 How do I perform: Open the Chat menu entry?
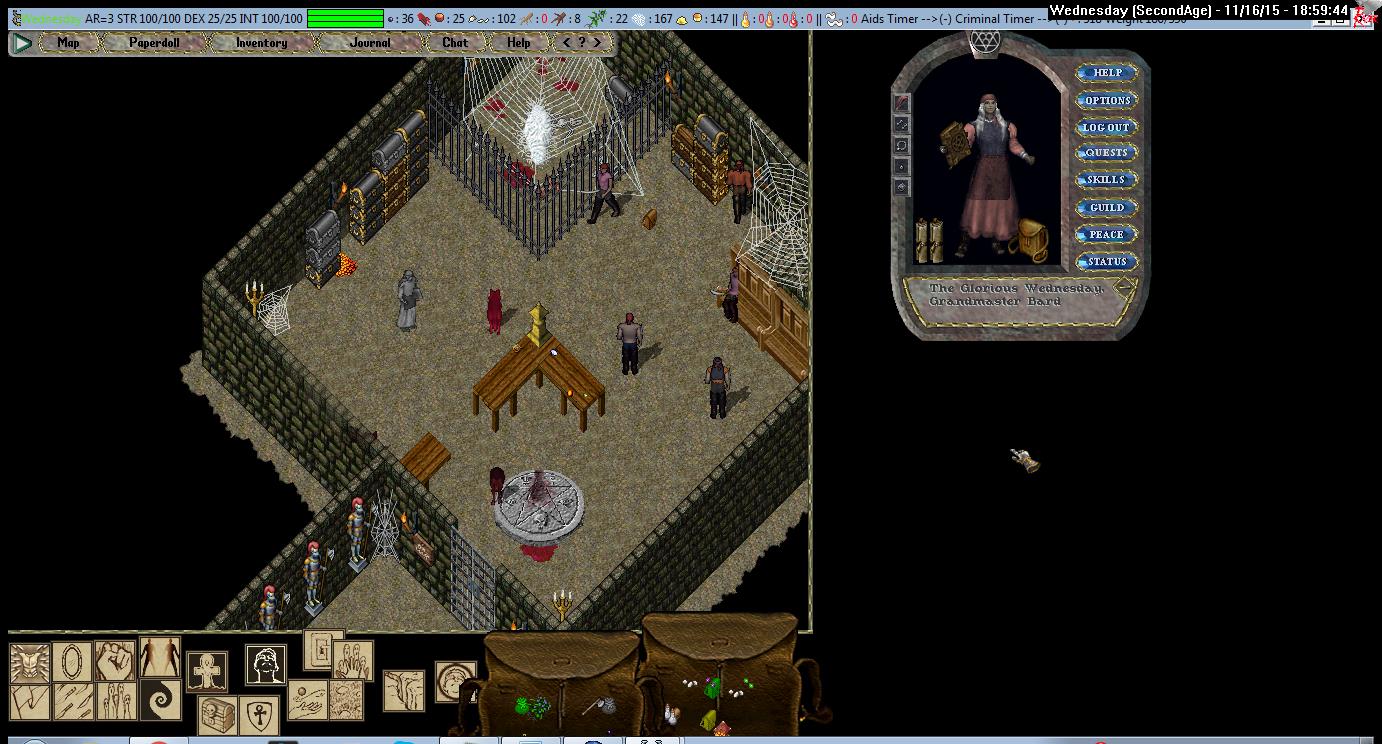455,43
